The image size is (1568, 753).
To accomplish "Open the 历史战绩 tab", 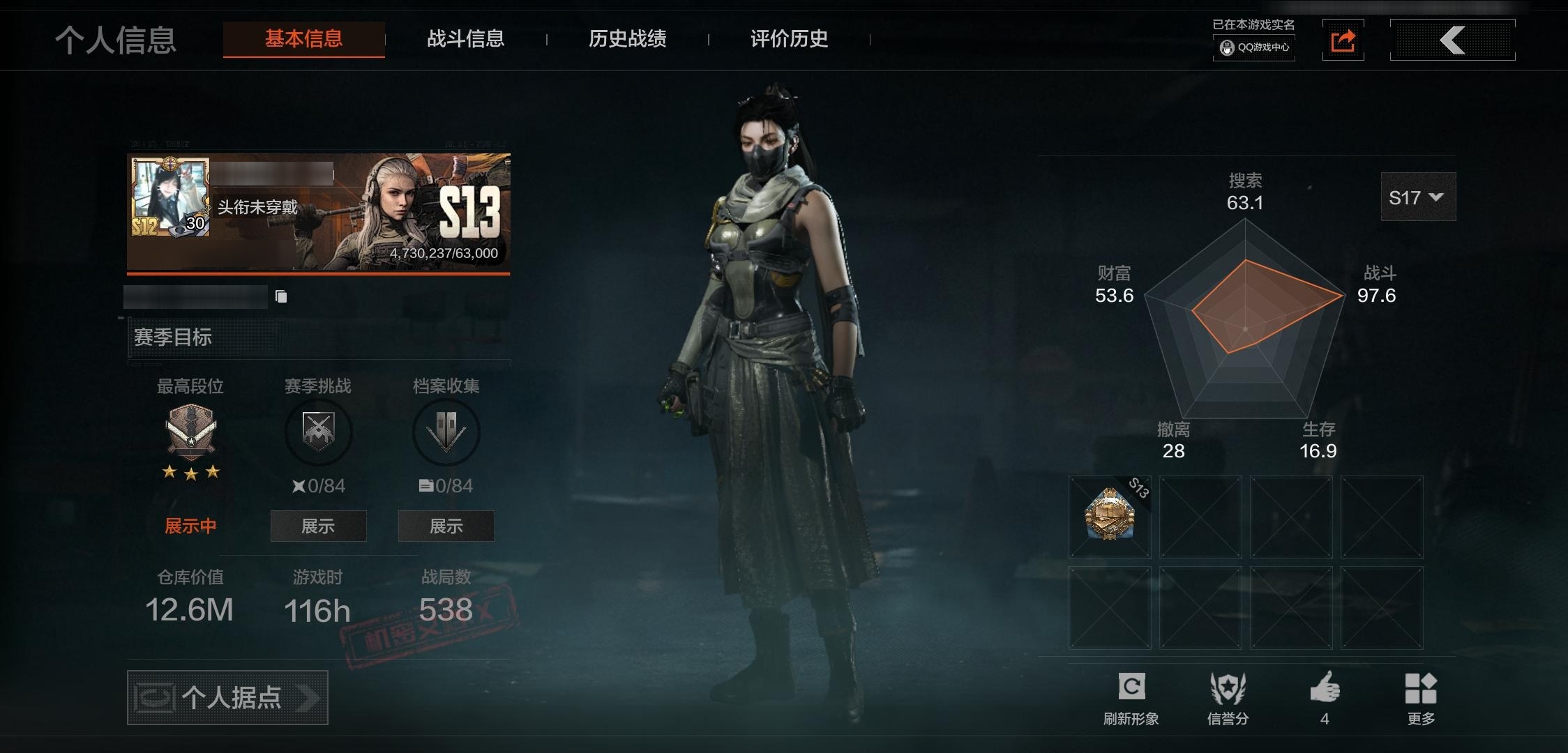I will click(627, 39).
